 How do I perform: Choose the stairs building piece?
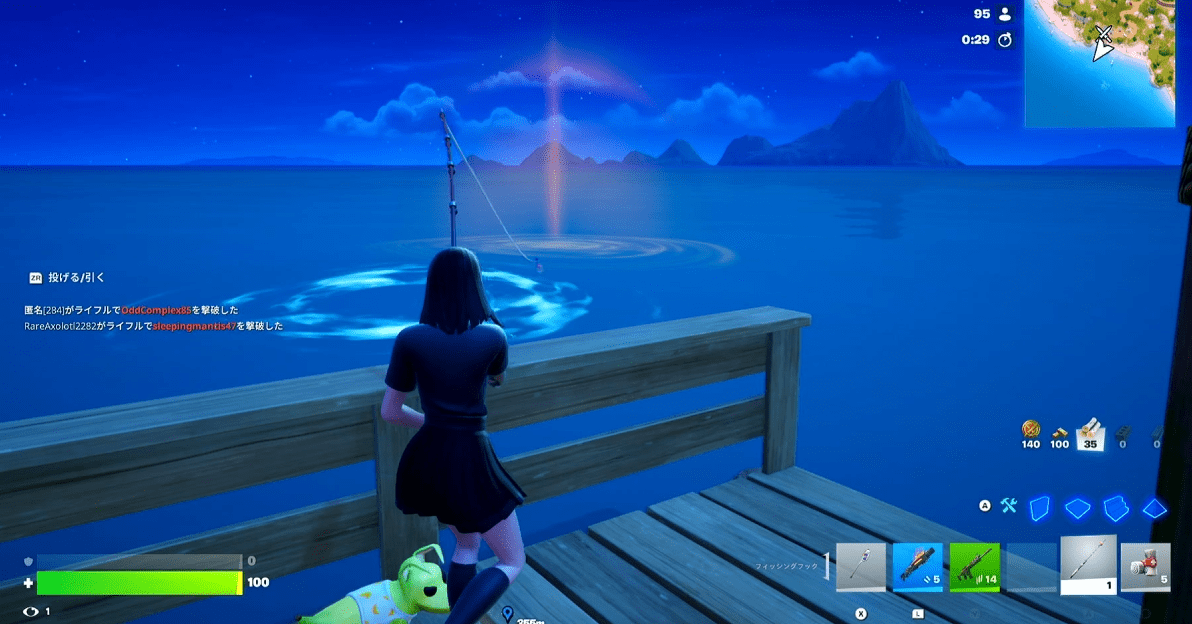click(x=1116, y=508)
